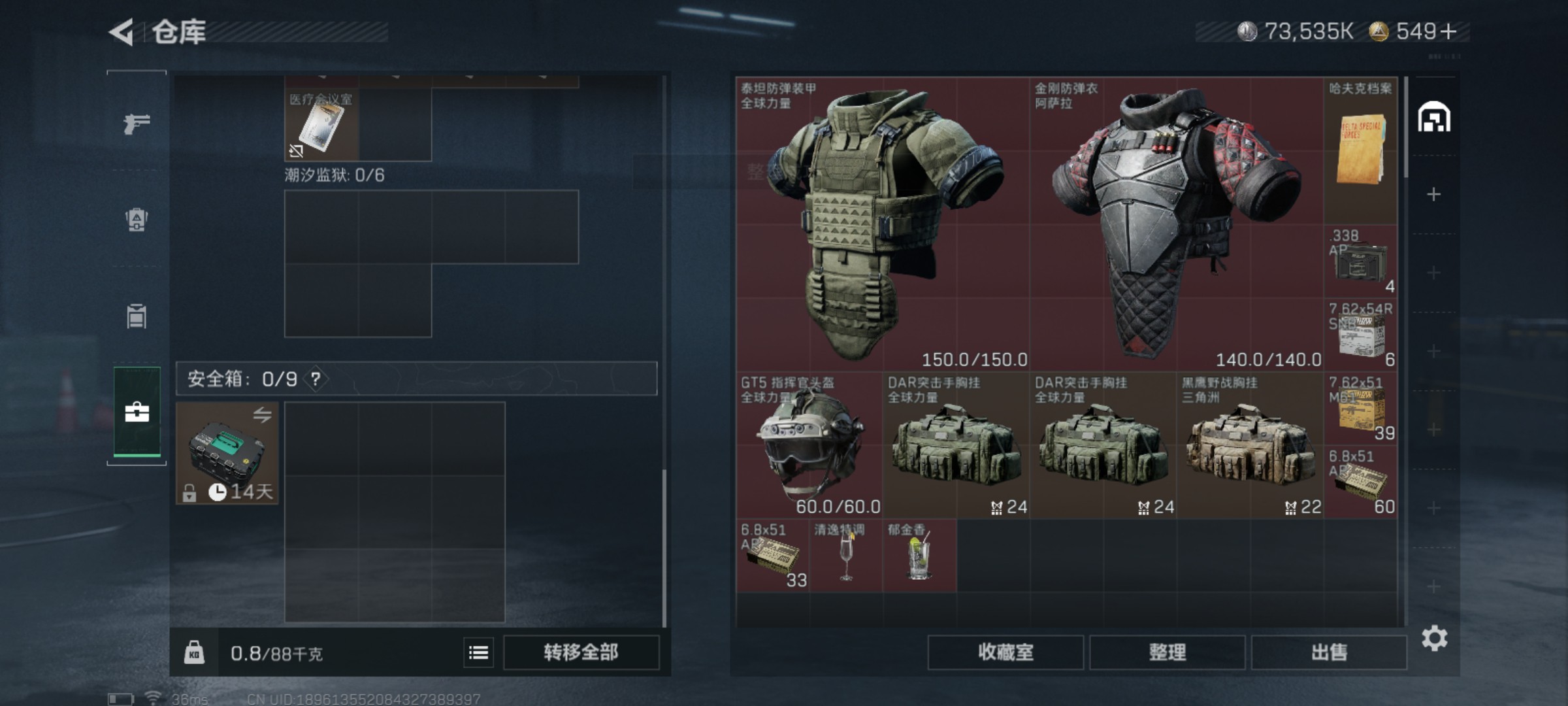
Task: Pick the 郁金香 cocktail glass item
Action: pos(919,556)
